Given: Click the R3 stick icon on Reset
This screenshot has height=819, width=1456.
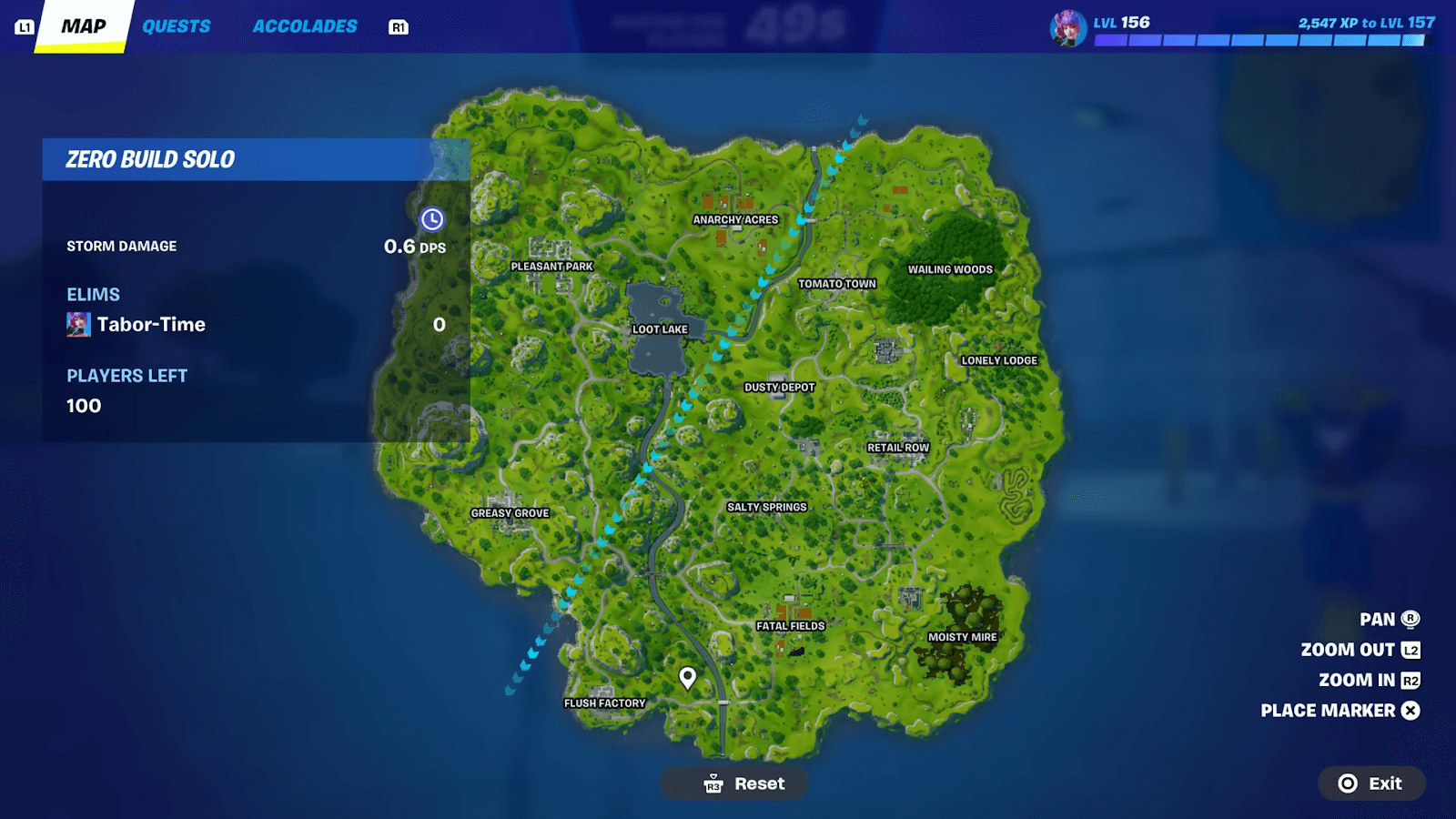Looking at the screenshot, I should tap(713, 783).
